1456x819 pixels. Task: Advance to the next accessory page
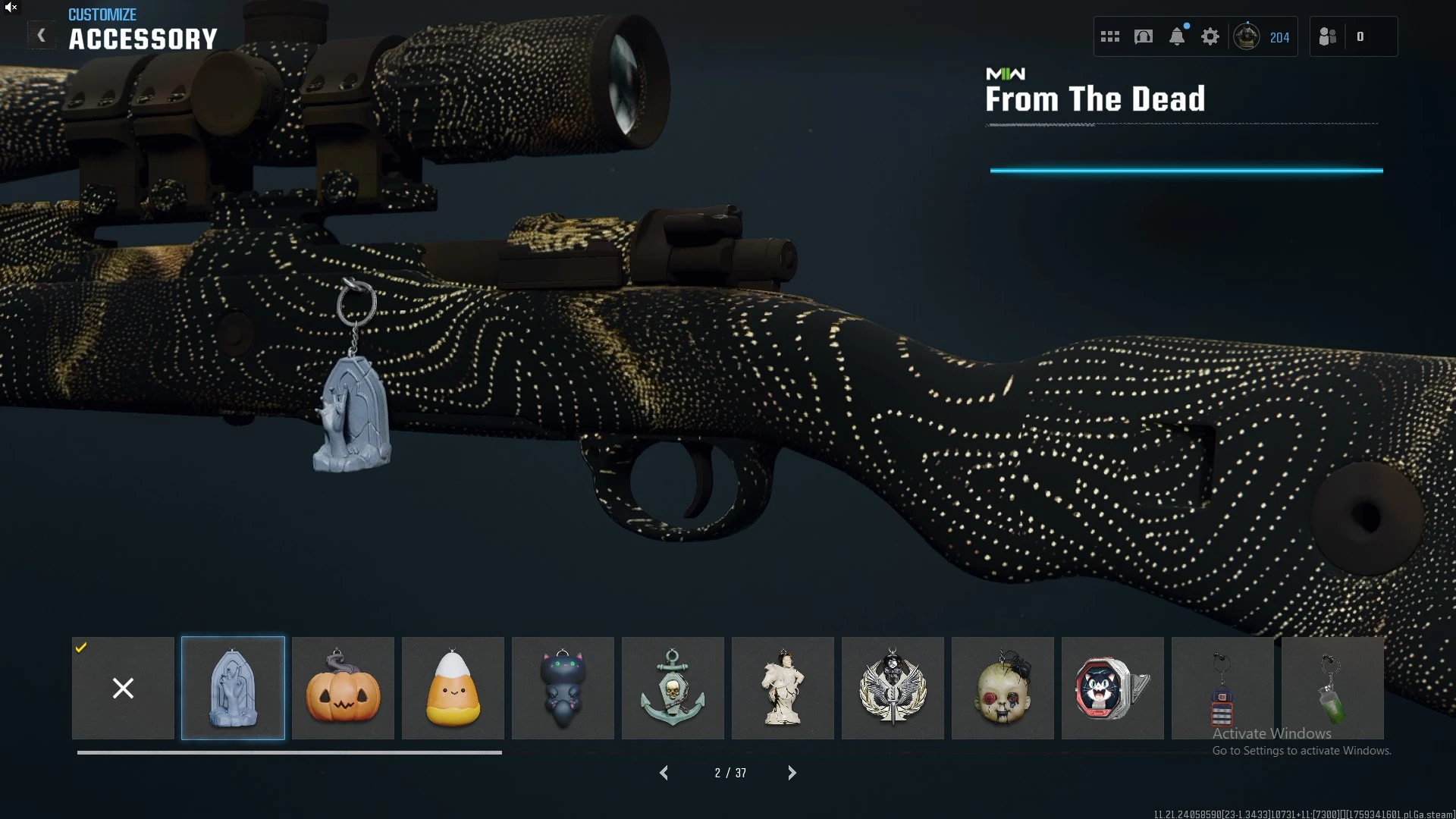792,773
